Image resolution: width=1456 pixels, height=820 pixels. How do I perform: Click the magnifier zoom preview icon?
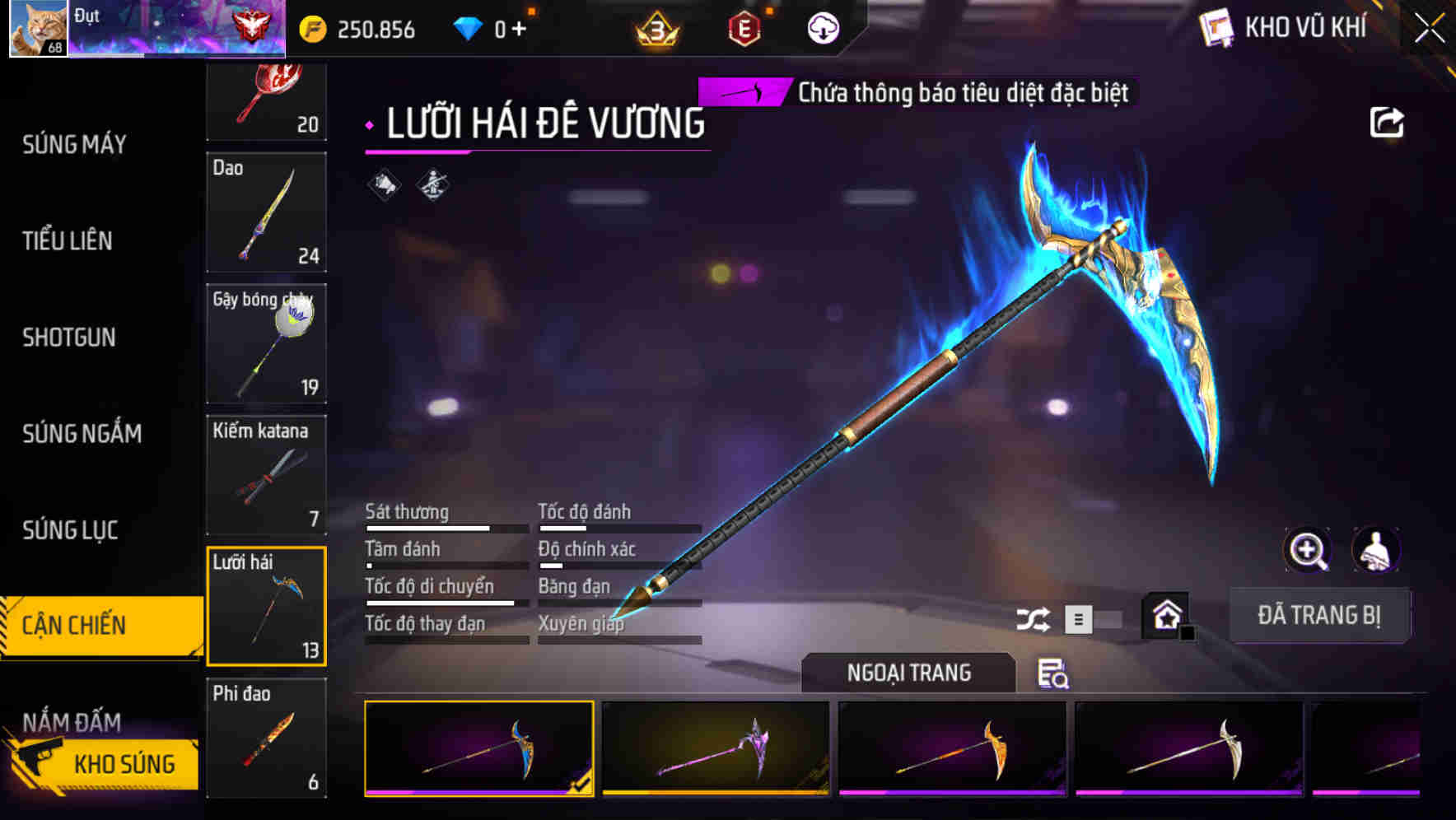click(1306, 550)
